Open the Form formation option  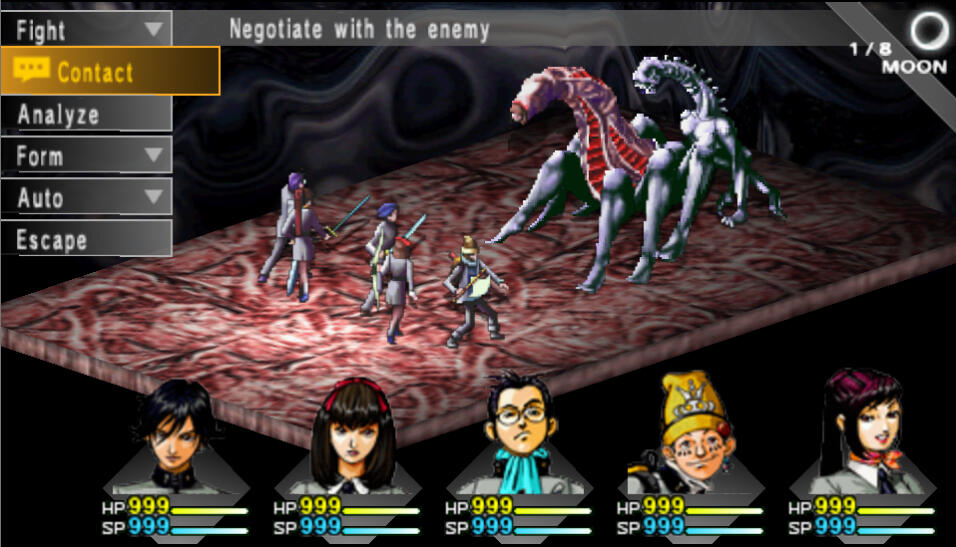[x=86, y=156]
